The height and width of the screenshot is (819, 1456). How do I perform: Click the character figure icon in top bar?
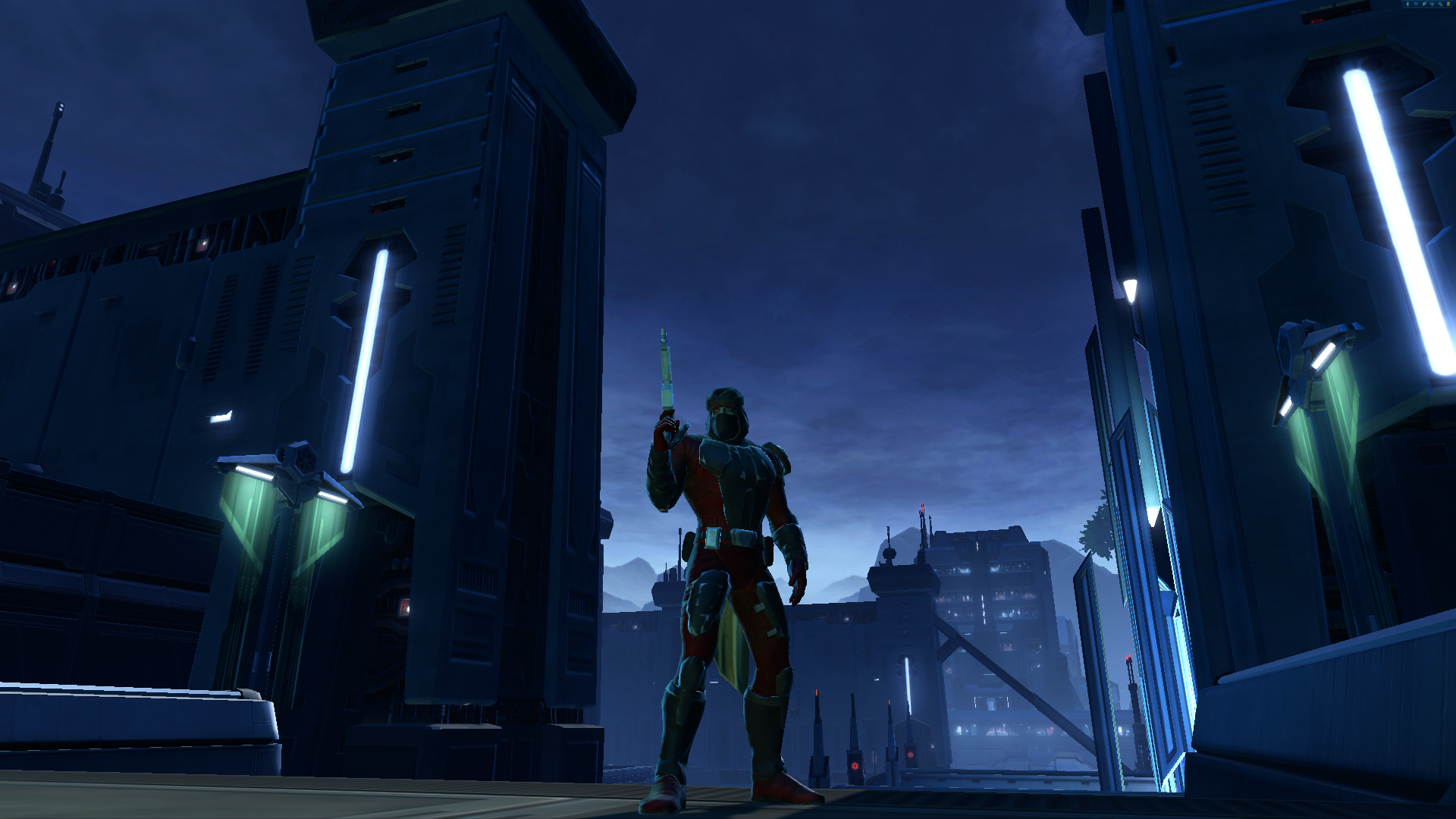[1407, 4]
